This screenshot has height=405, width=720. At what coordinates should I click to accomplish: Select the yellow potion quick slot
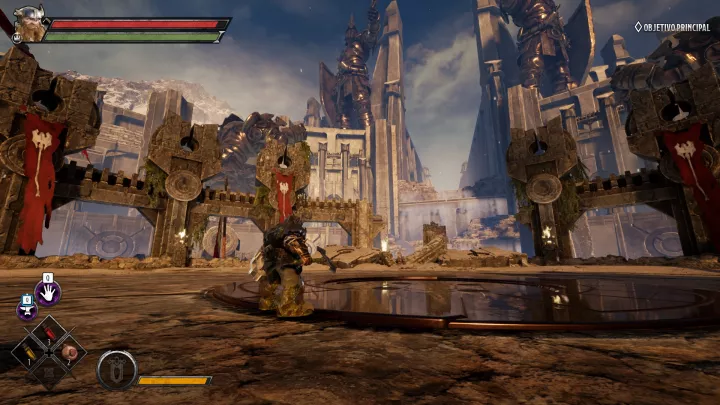point(29,352)
